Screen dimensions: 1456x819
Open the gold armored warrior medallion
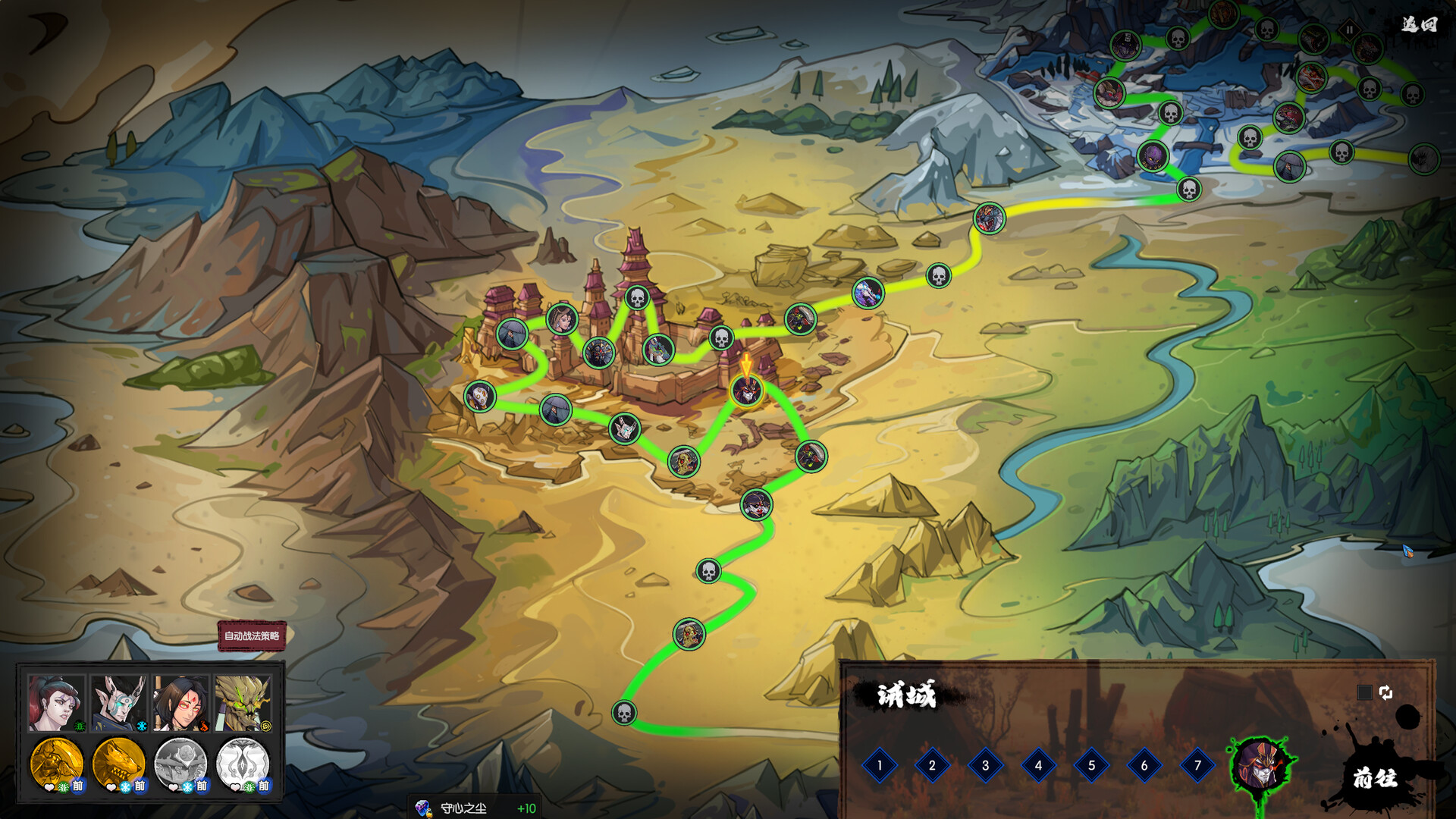(x=56, y=763)
